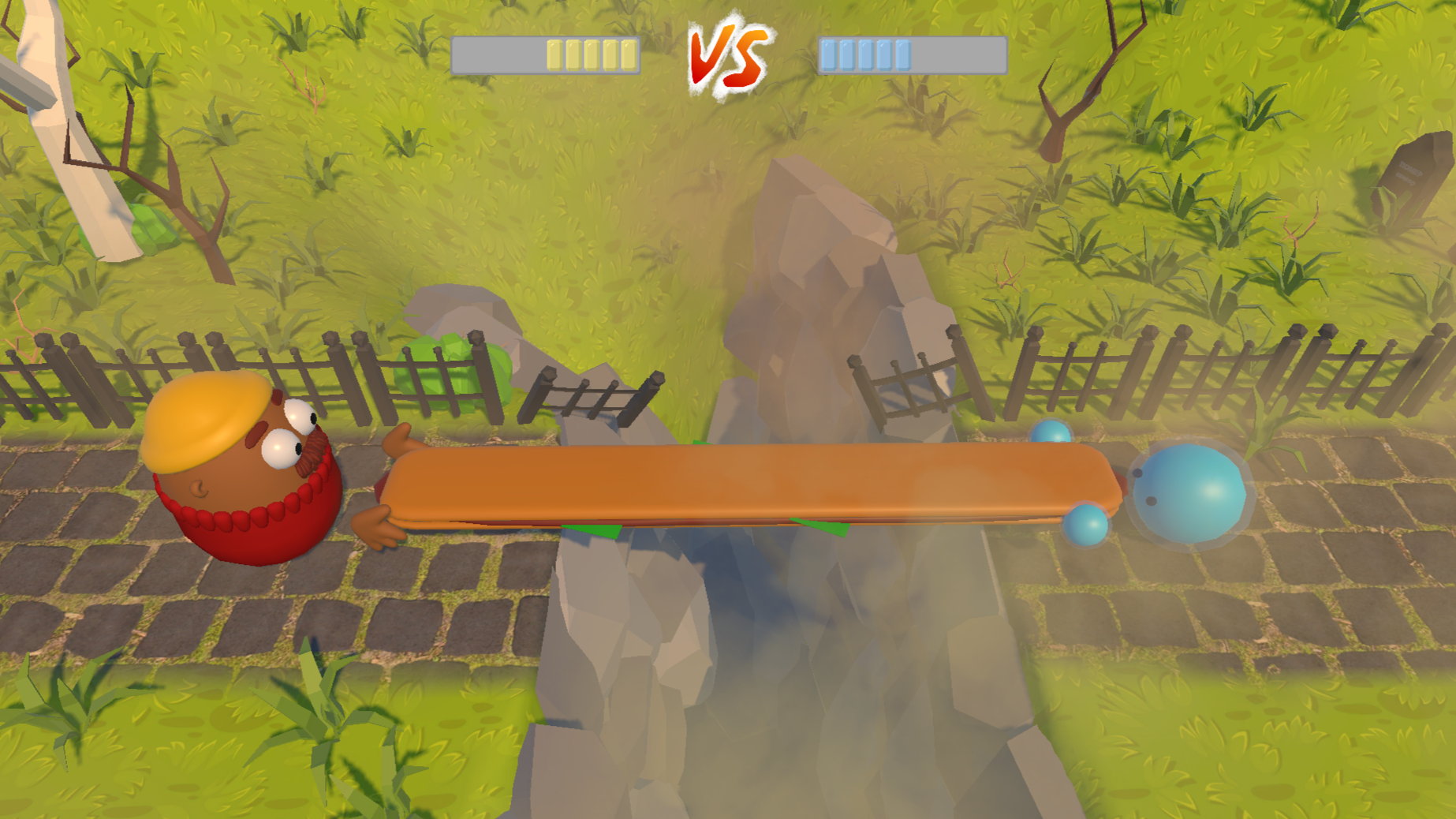Image resolution: width=1456 pixels, height=819 pixels.
Task: Toggle the right player's filled blue segments
Action: (x=866, y=54)
